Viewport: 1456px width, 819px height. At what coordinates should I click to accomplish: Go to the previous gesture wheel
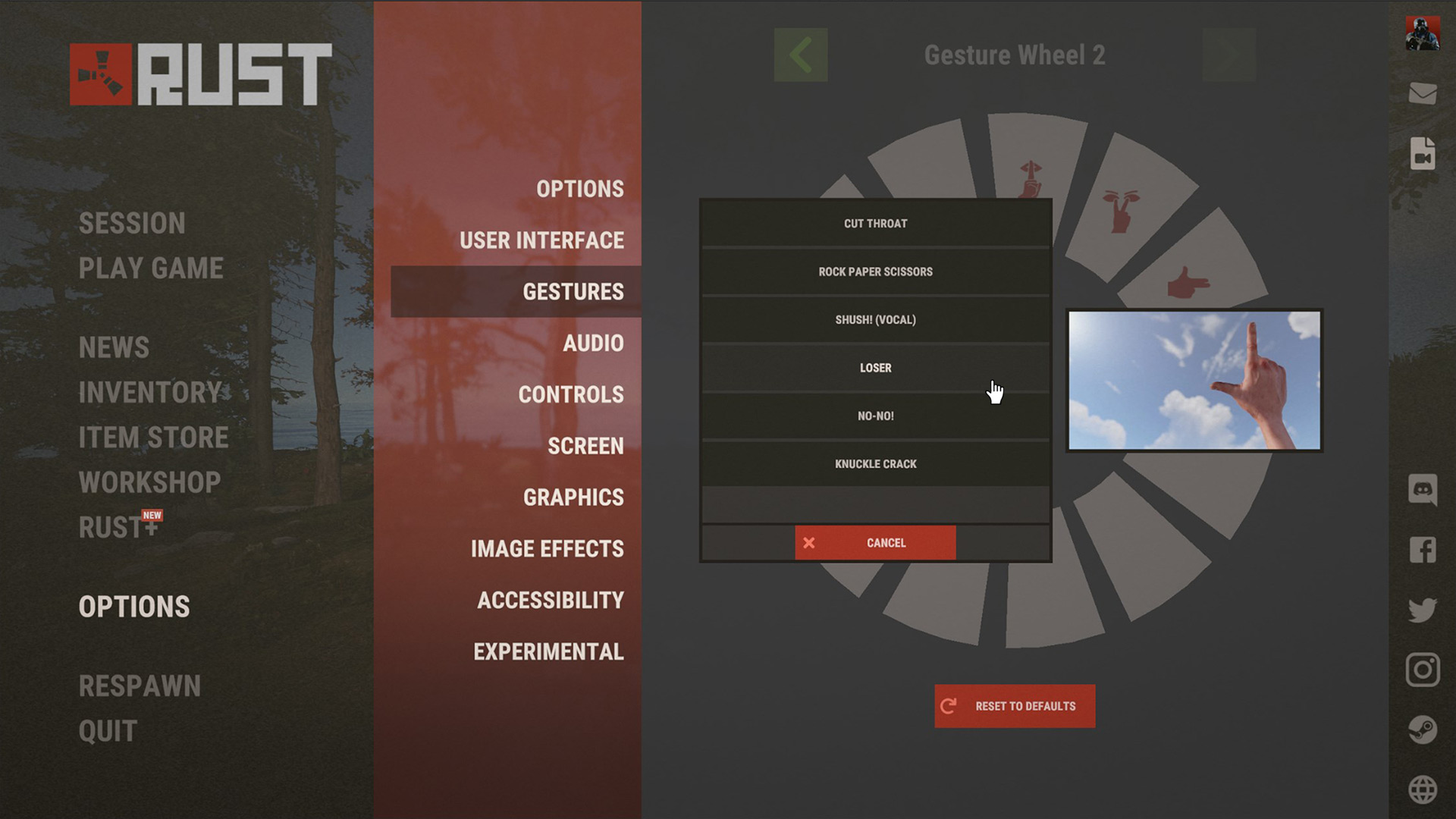[x=801, y=55]
